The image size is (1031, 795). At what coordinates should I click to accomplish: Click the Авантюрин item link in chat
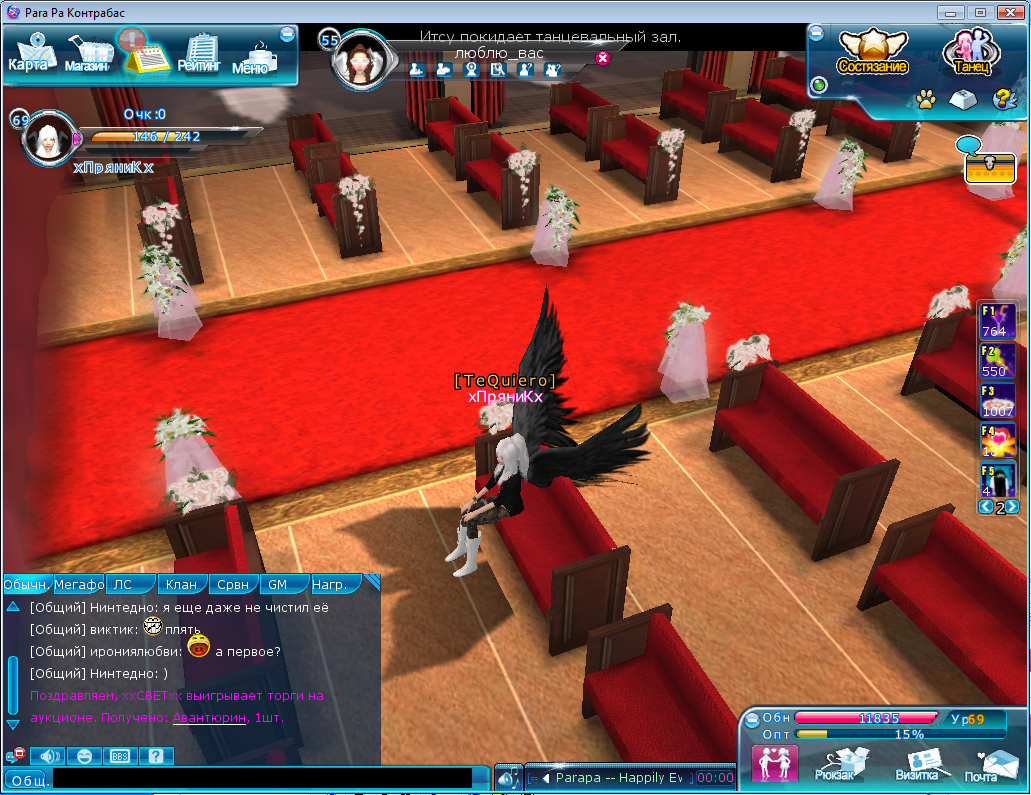pos(209,718)
